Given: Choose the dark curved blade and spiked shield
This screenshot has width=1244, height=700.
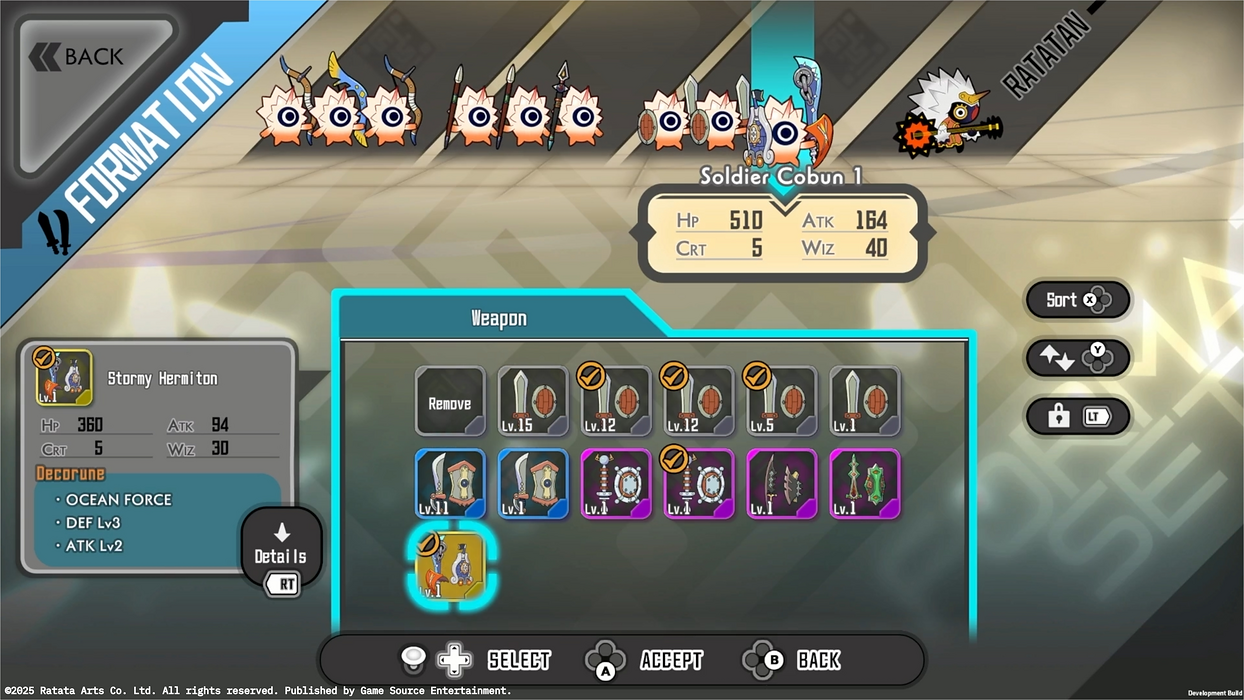Looking at the screenshot, I should pyautogui.click(x=782, y=484).
